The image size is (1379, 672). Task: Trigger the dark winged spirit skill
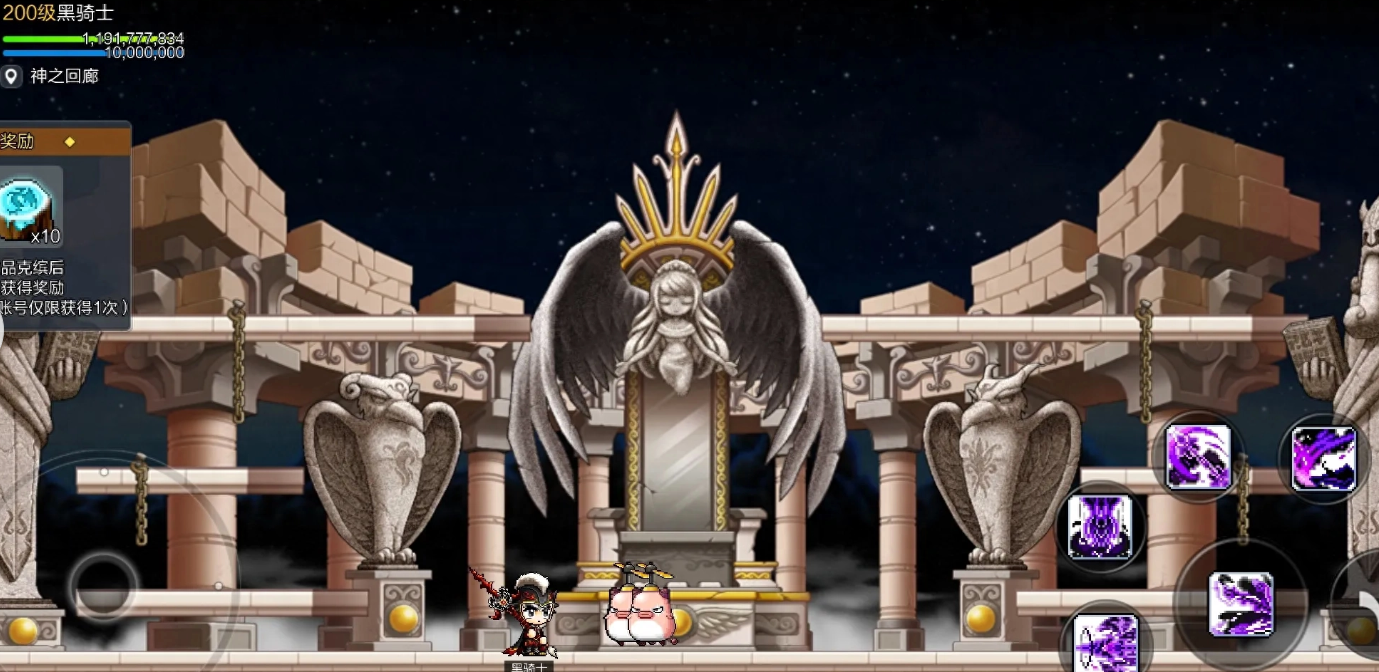click(x=1099, y=526)
